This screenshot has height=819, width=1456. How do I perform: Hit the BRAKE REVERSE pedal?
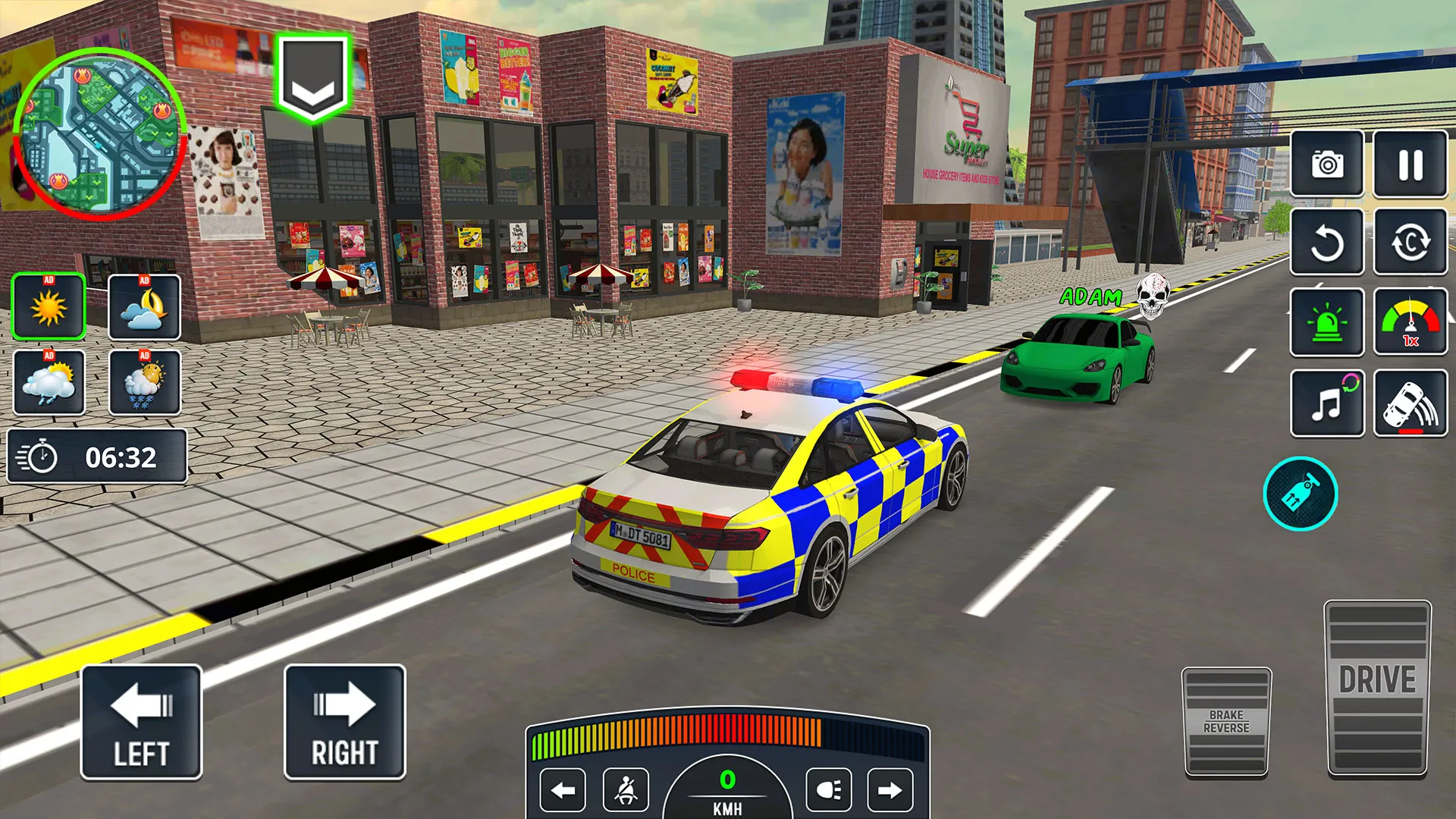pos(1226,722)
